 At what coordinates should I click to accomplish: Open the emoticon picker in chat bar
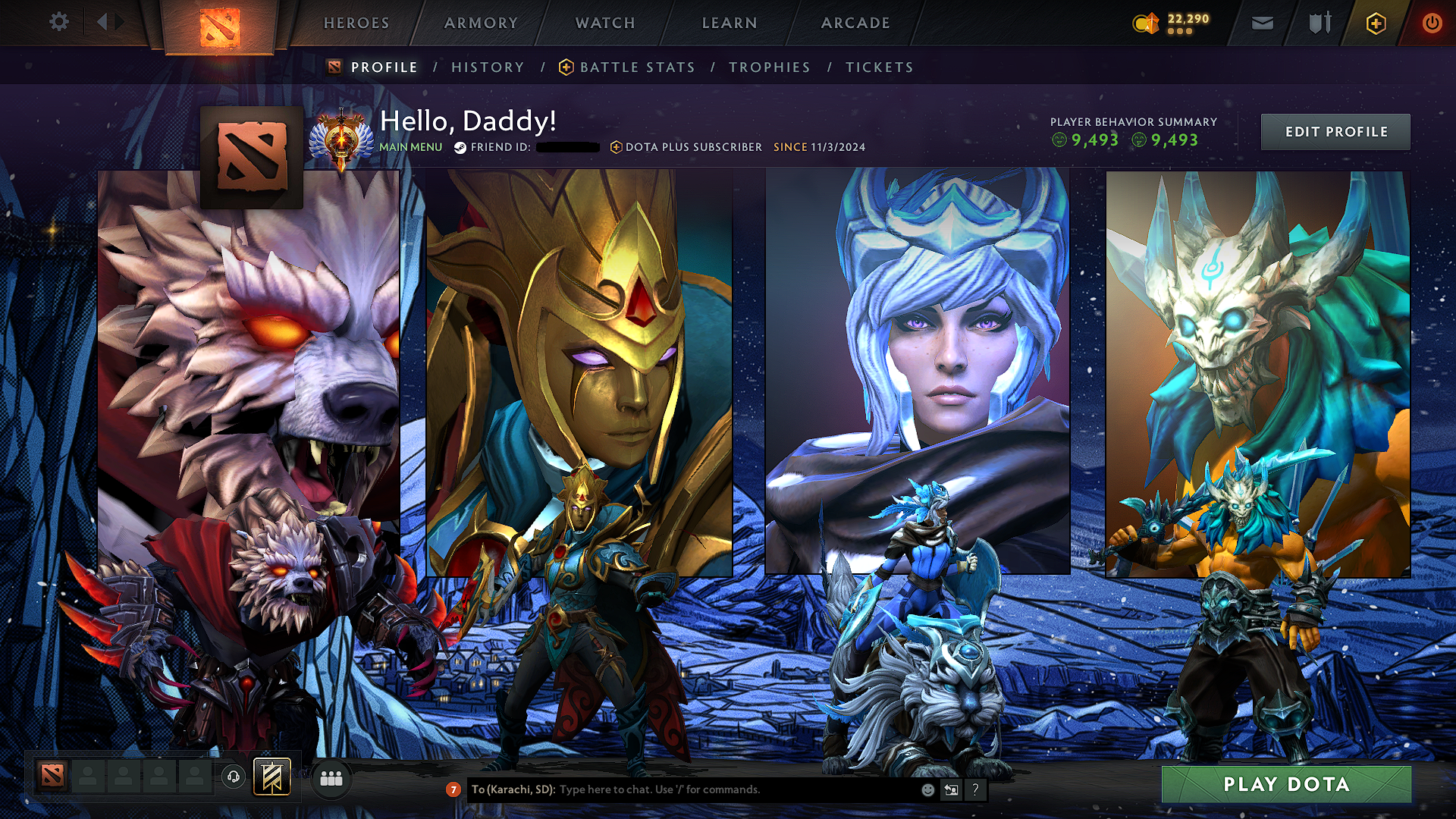(927, 789)
